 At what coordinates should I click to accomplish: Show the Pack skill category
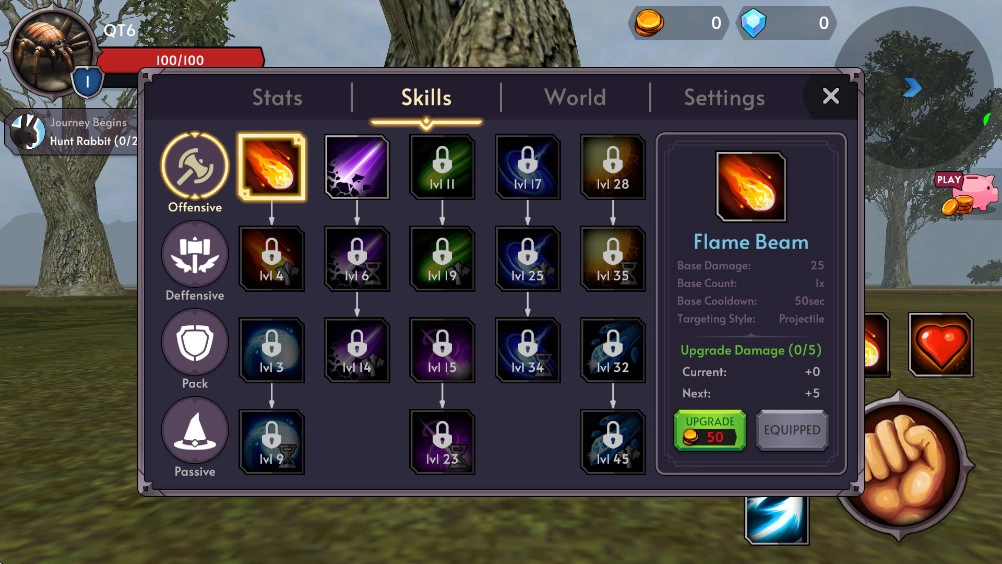click(x=195, y=343)
